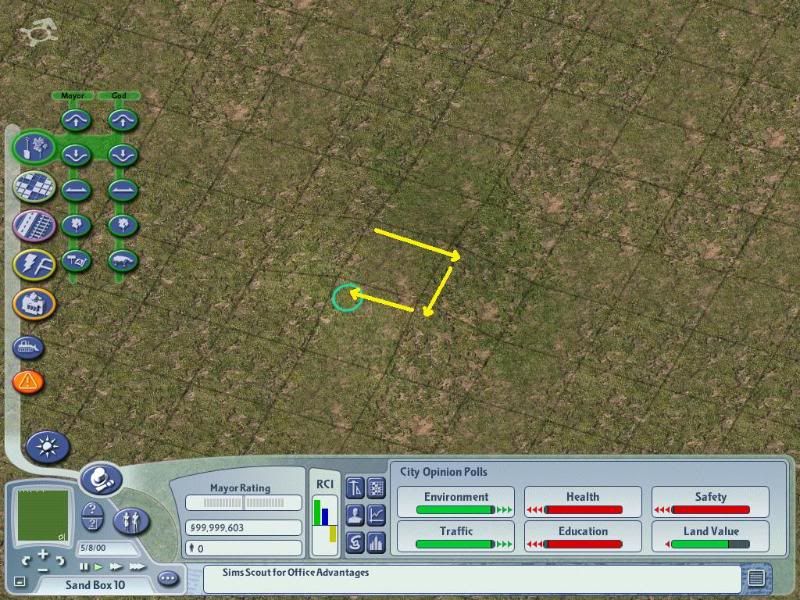This screenshot has width=800, height=600.
Task: Choose the Mayor level terrain tool
Action: coord(76,190)
